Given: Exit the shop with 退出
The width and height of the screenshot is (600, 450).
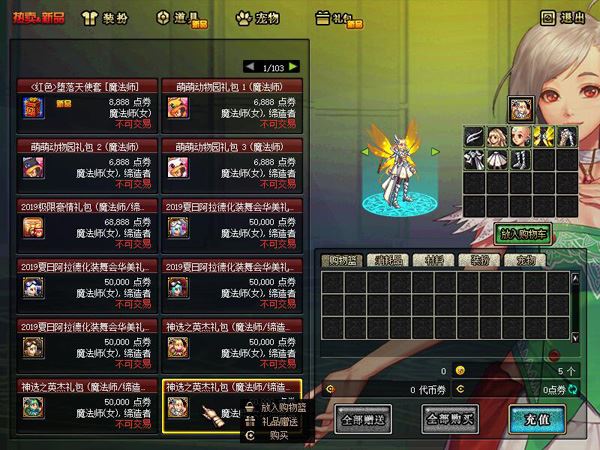Looking at the screenshot, I should pyautogui.click(x=563, y=17).
